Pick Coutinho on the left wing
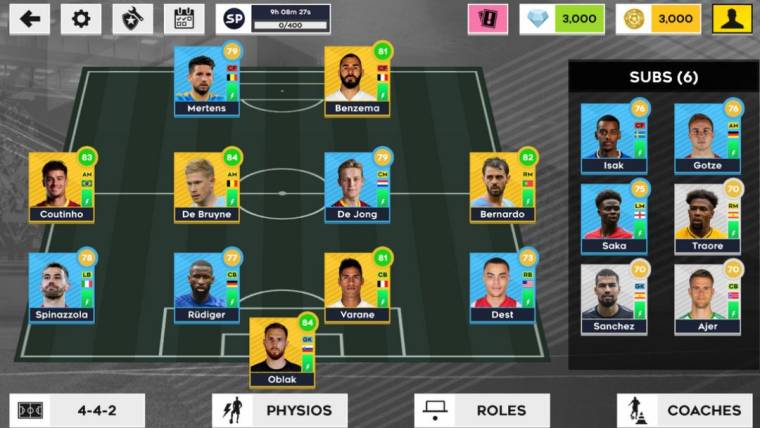Screen dimensions: 760x428 pos(61,185)
